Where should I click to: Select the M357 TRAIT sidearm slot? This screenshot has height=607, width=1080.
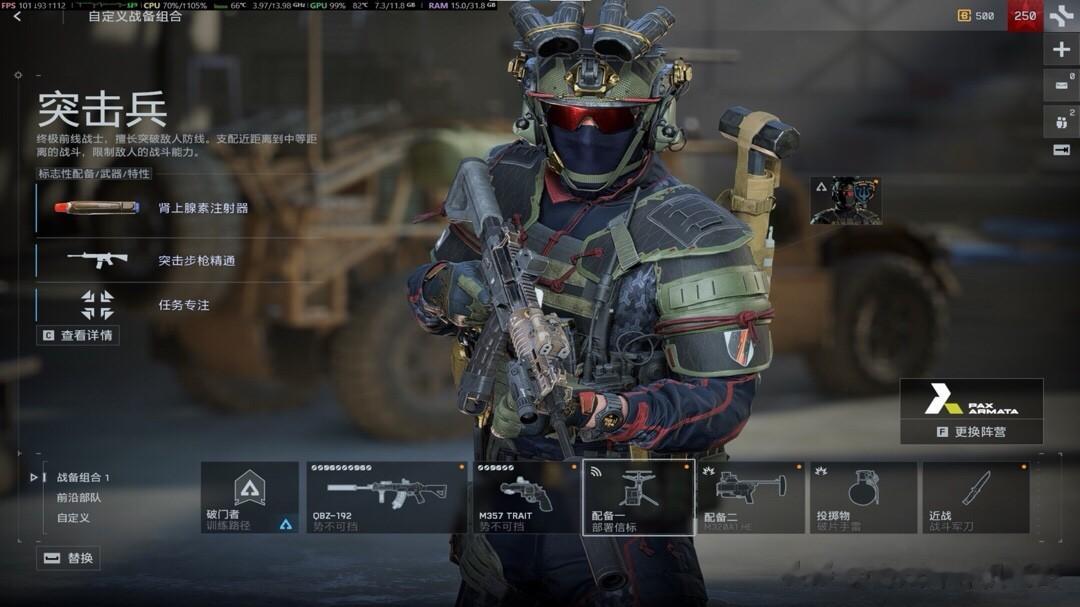pyautogui.click(x=525, y=497)
